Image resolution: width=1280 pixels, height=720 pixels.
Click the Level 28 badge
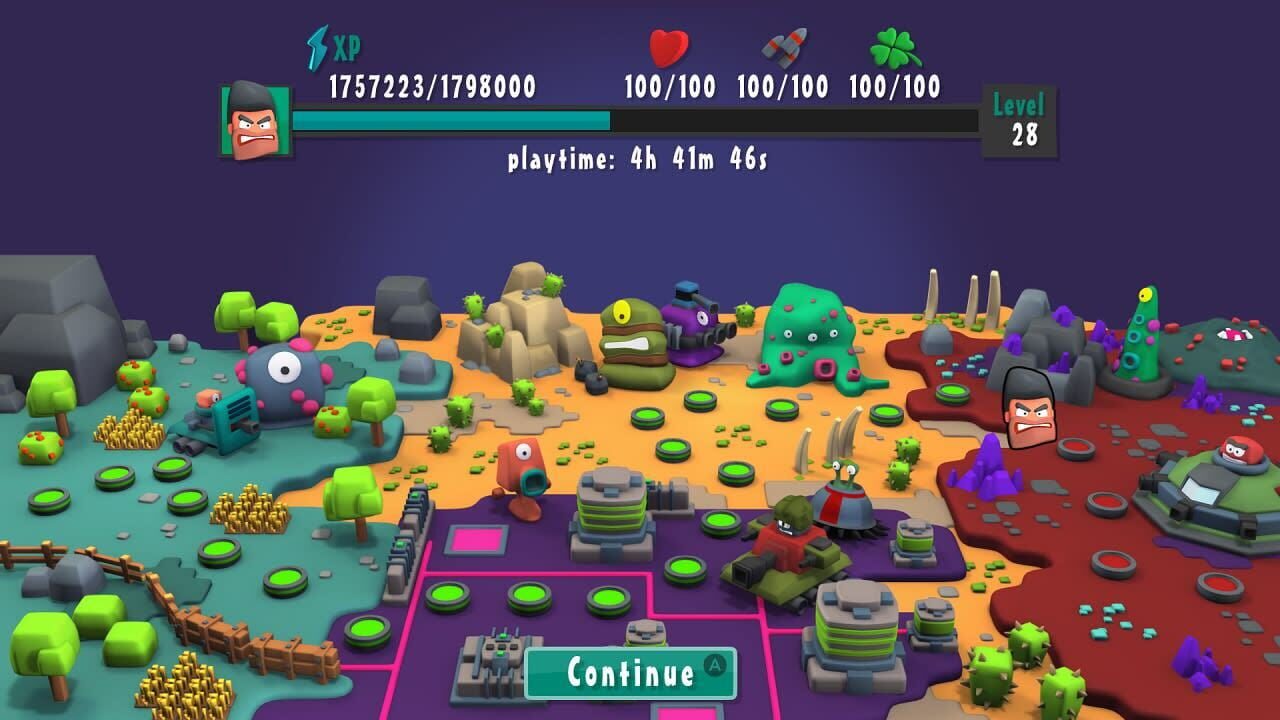click(x=1019, y=113)
